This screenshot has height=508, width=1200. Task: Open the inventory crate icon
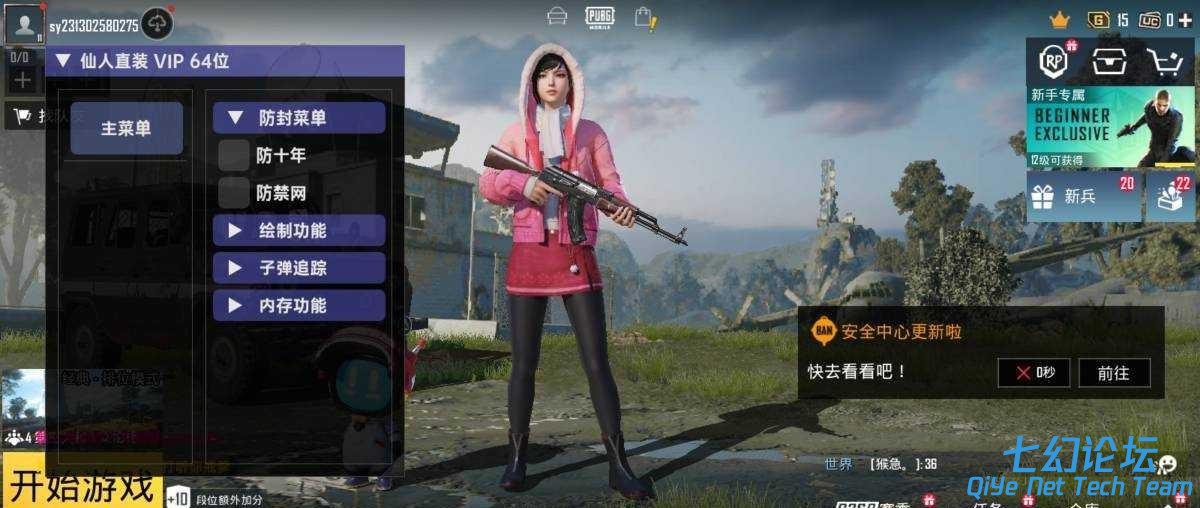[x=1108, y=62]
